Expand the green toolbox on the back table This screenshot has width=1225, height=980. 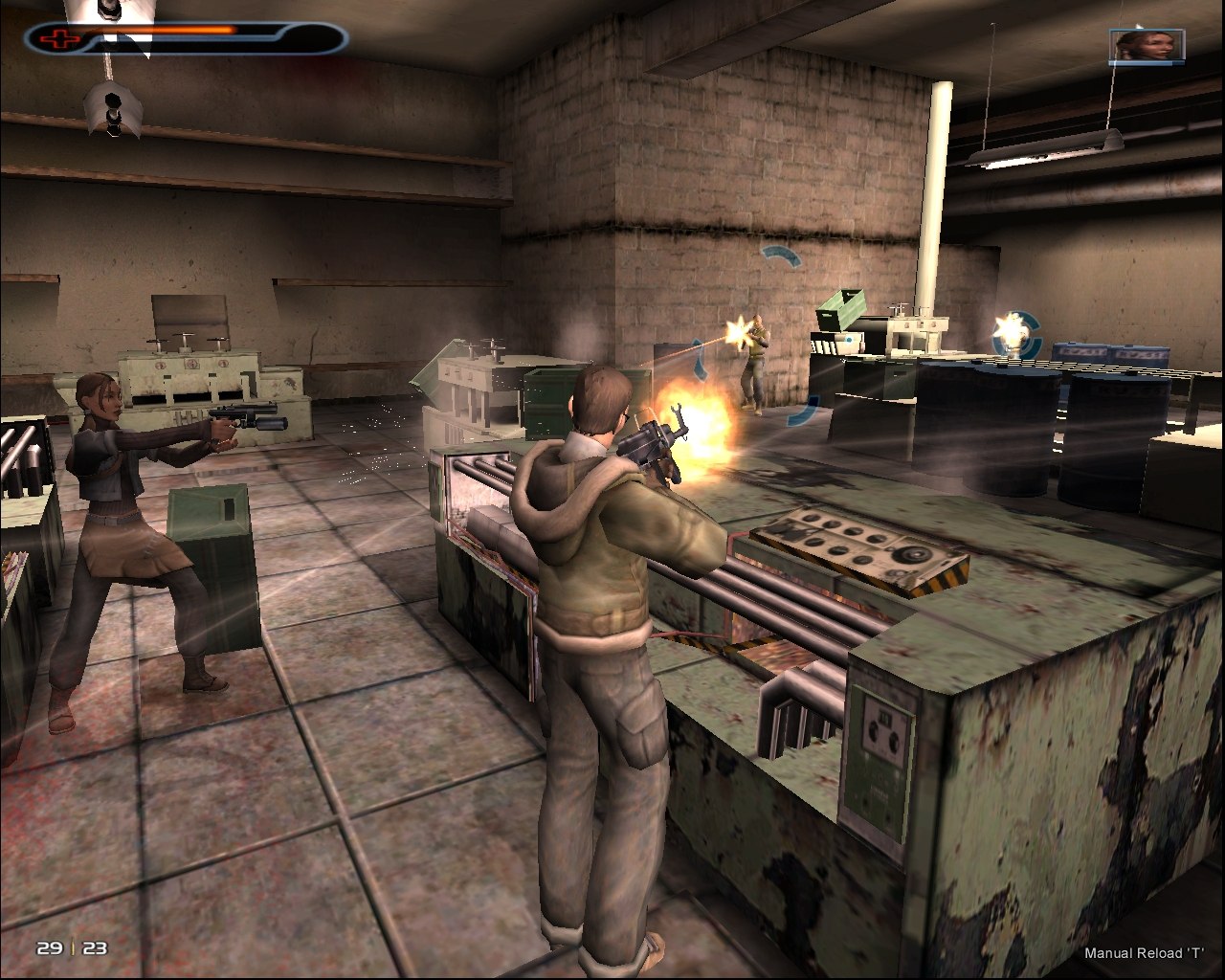coord(839,311)
